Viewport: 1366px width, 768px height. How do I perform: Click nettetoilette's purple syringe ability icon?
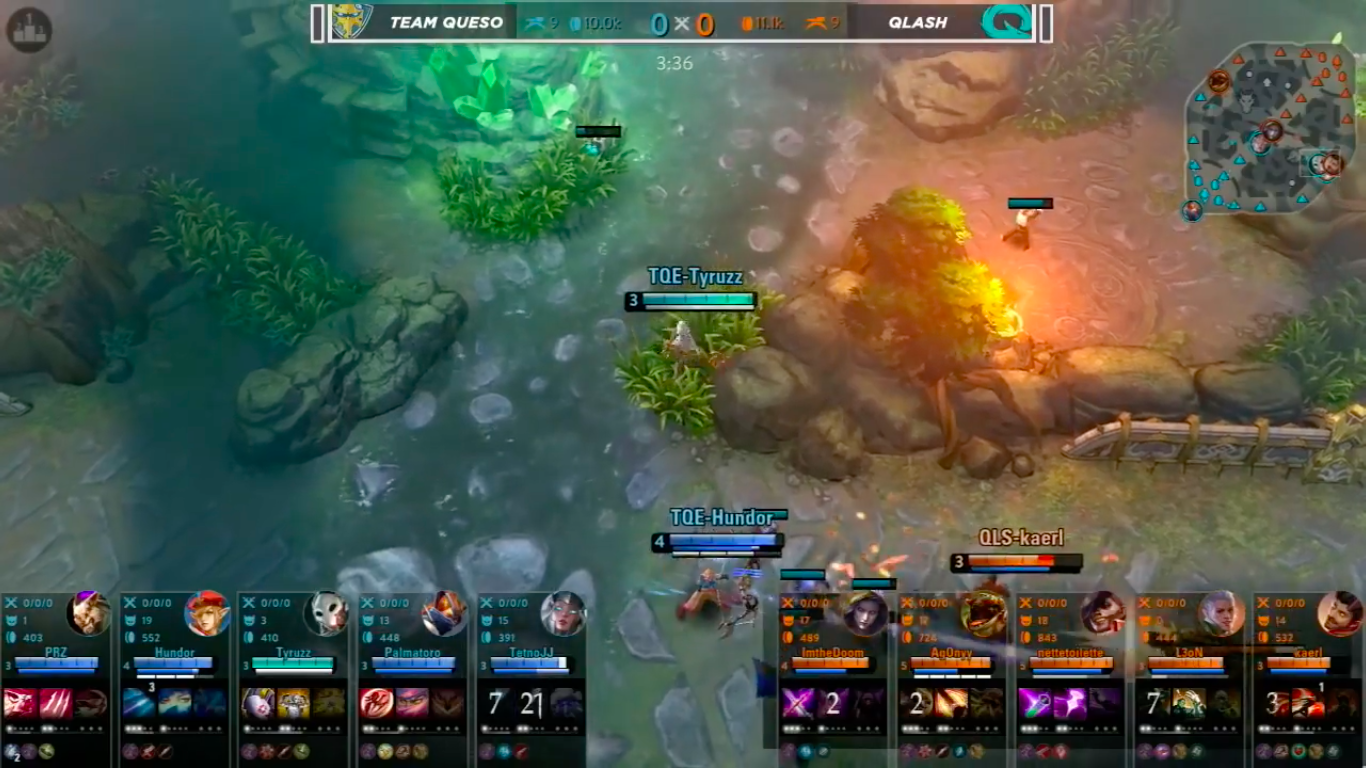point(1034,703)
